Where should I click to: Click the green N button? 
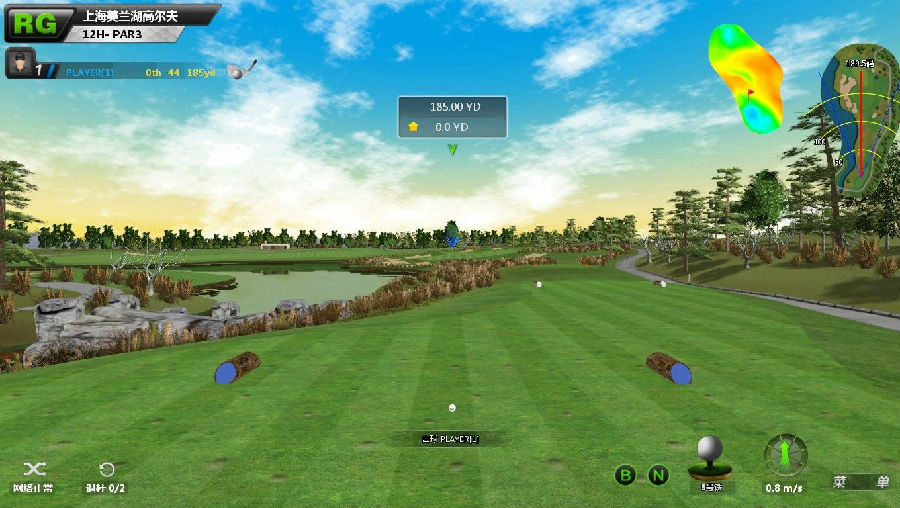click(x=658, y=475)
